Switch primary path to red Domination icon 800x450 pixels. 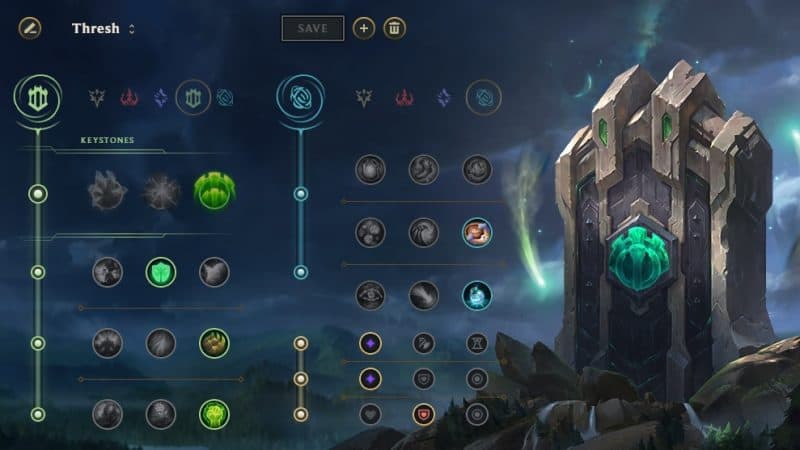point(129,97)
